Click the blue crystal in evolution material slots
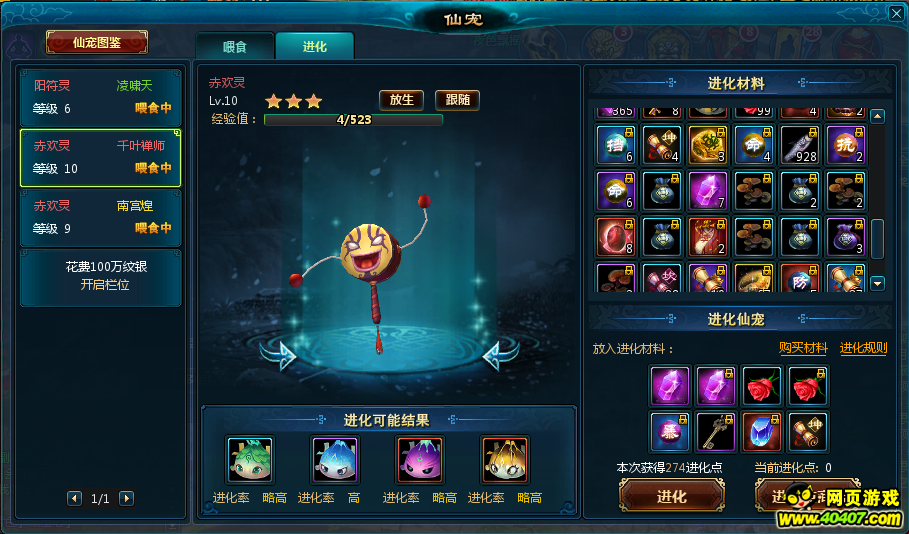 click(x=761, y=431)
